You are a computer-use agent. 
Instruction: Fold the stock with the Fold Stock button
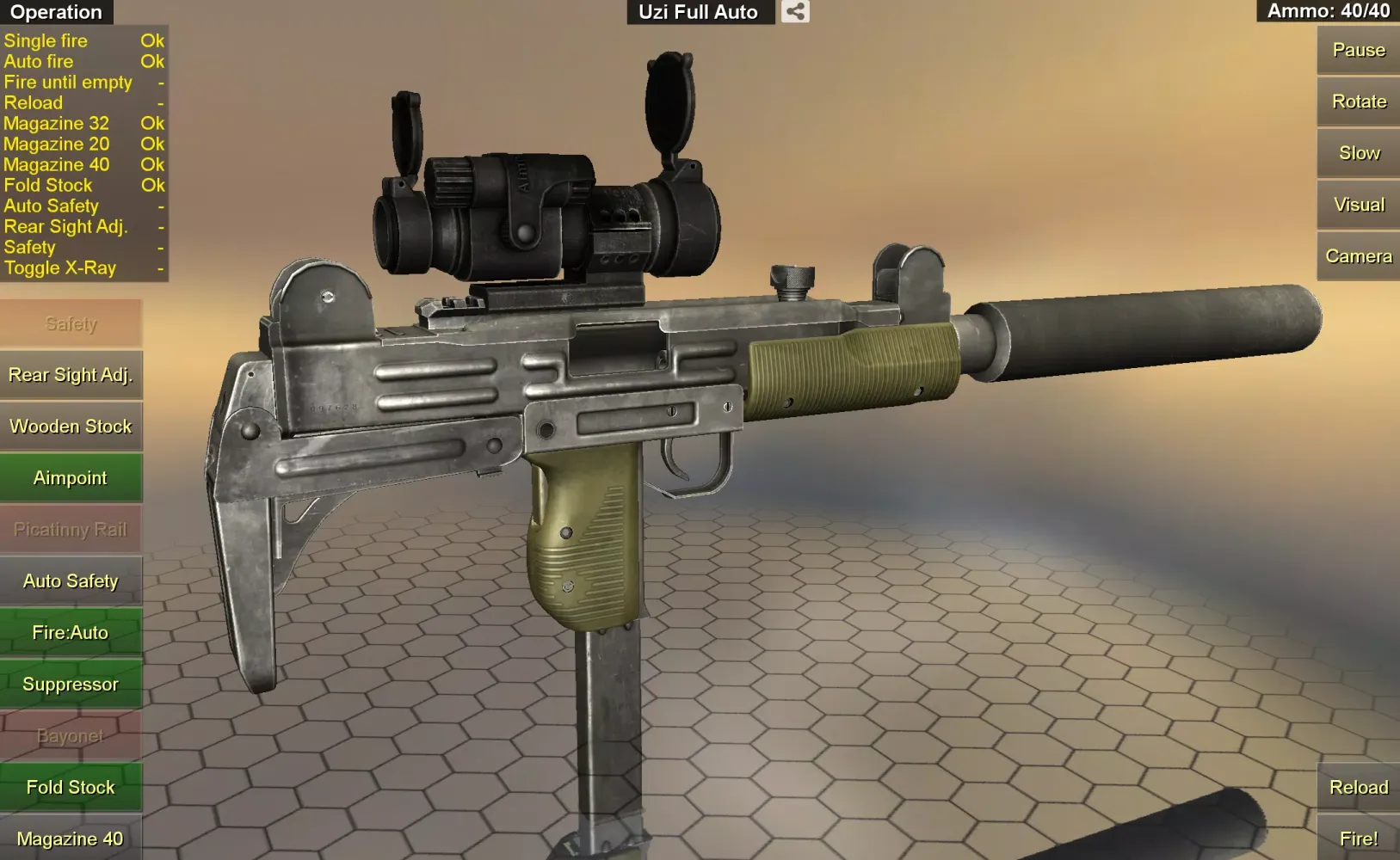click(x=71, y=787)
